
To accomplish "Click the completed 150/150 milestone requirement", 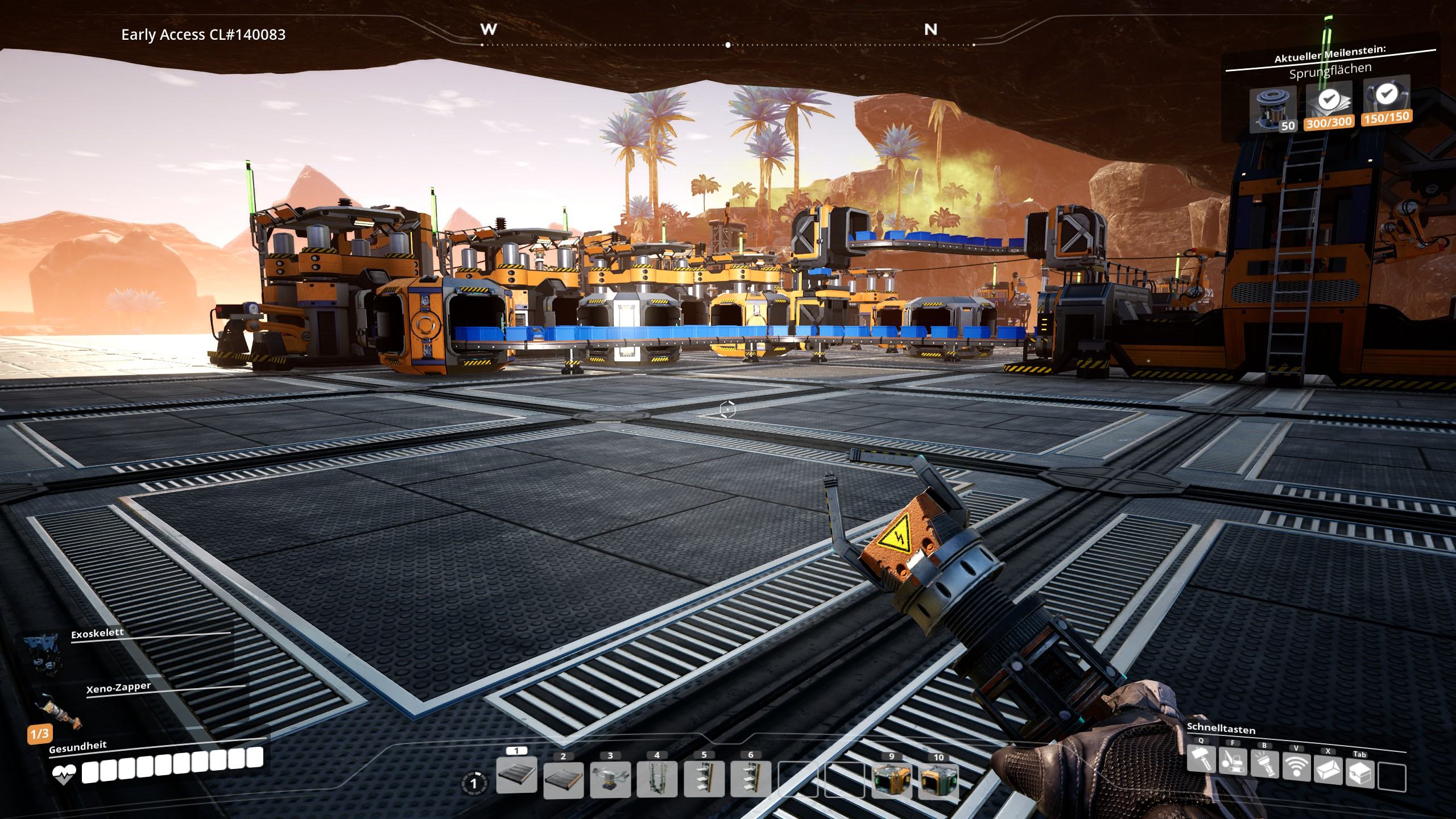I will tap(1386, 101).
